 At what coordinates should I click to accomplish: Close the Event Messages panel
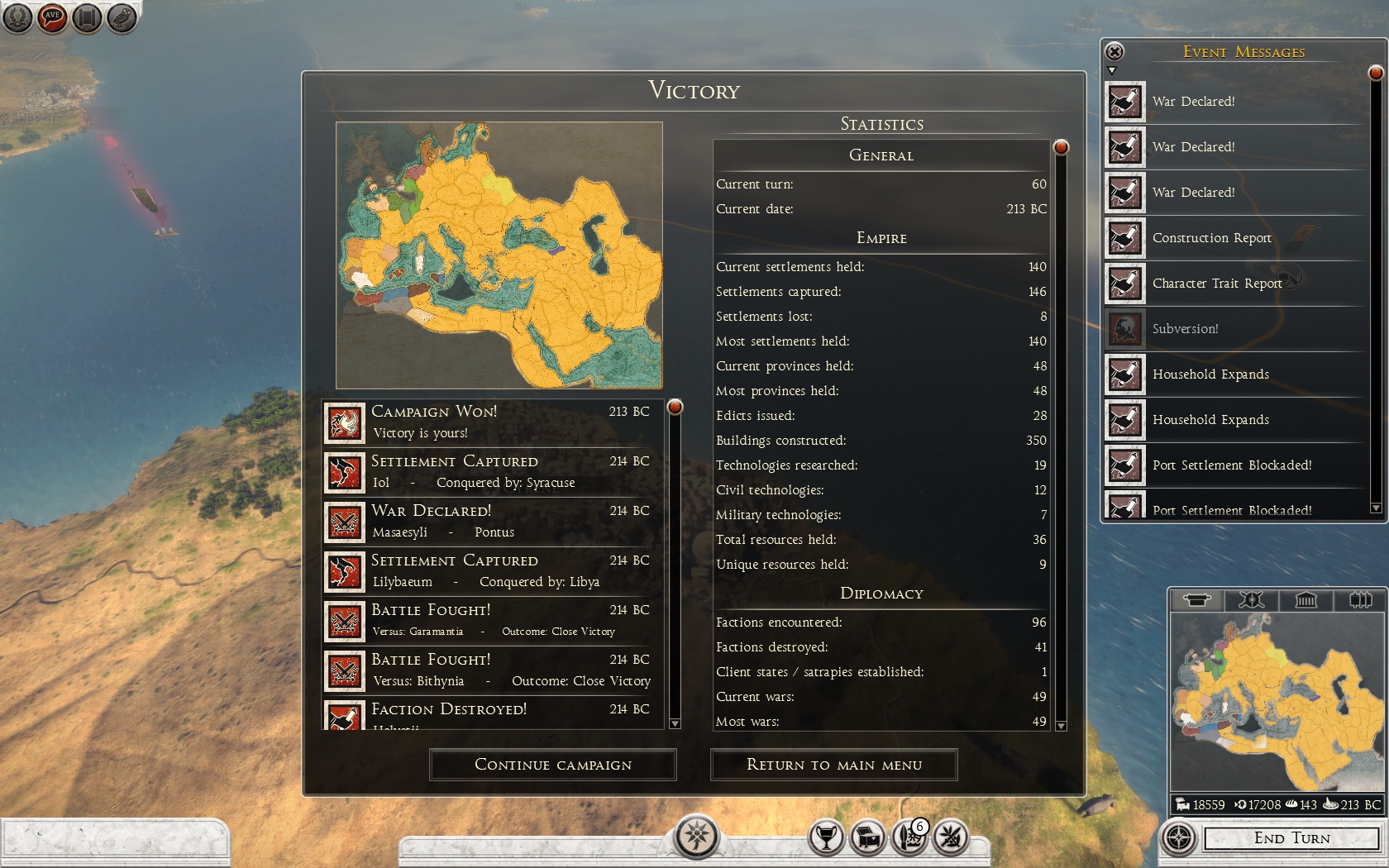(x=1115, y=52)
